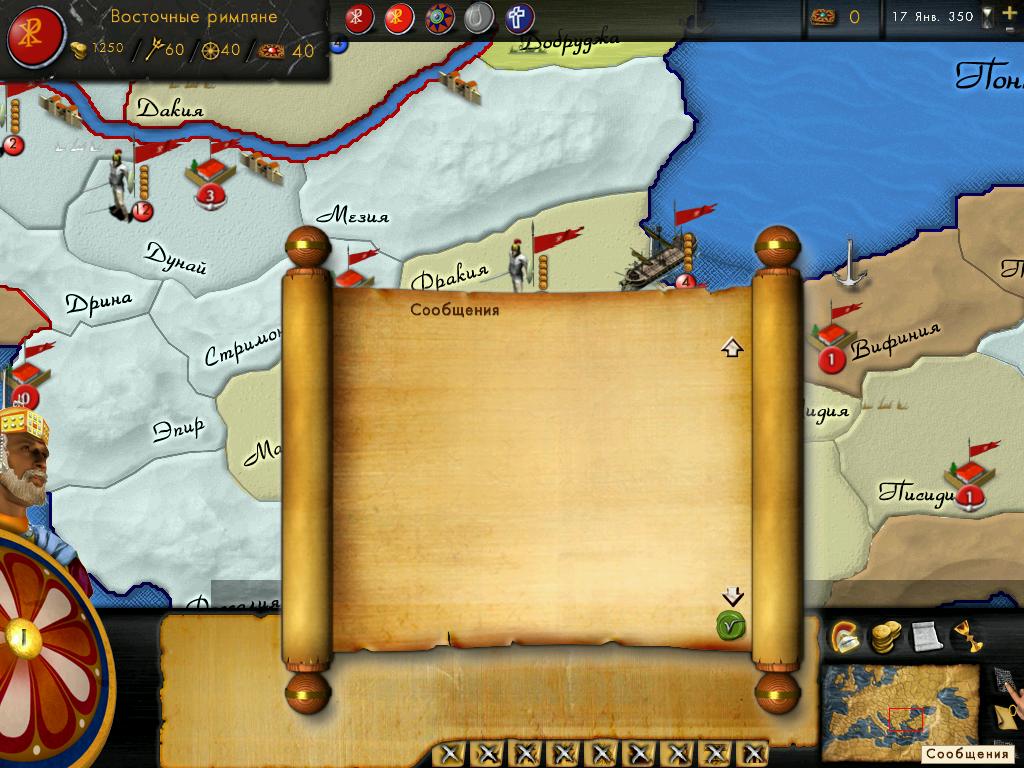Screen dimensions: 1024x768
Task: Select the grey oval shield emblem
Action: pos(479,18)
